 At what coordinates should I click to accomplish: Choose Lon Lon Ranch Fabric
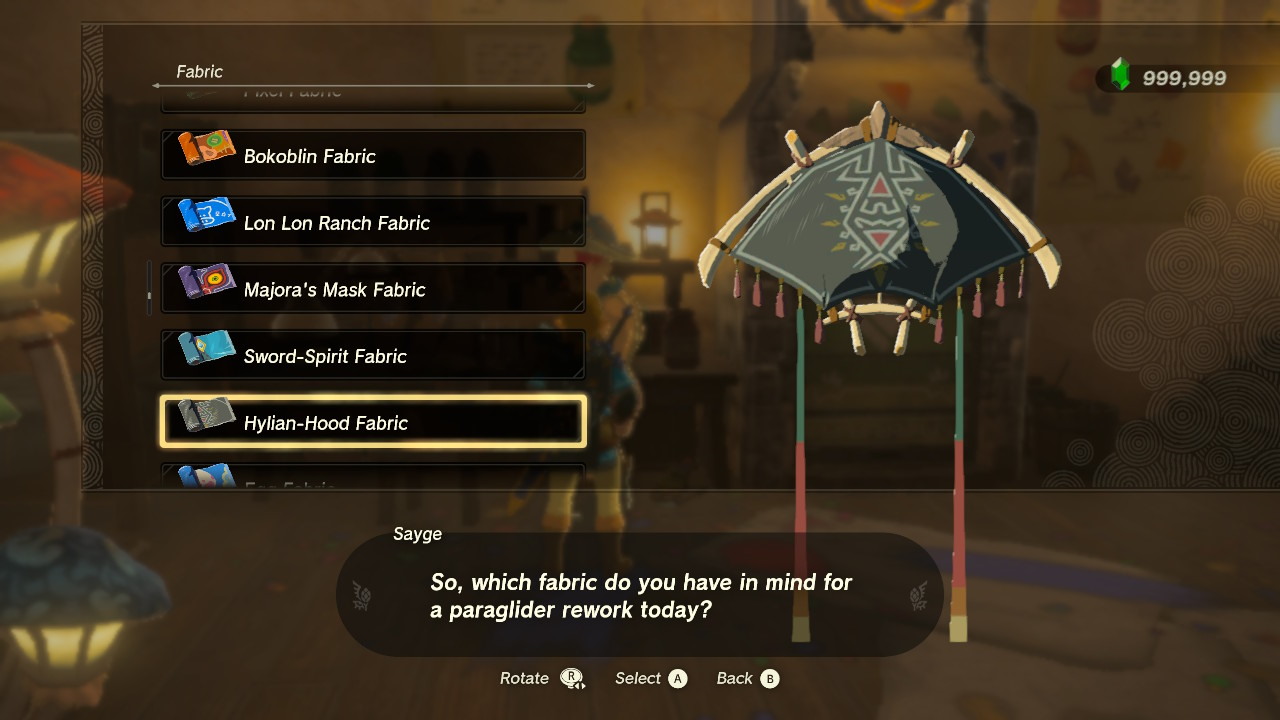[373, 222]
